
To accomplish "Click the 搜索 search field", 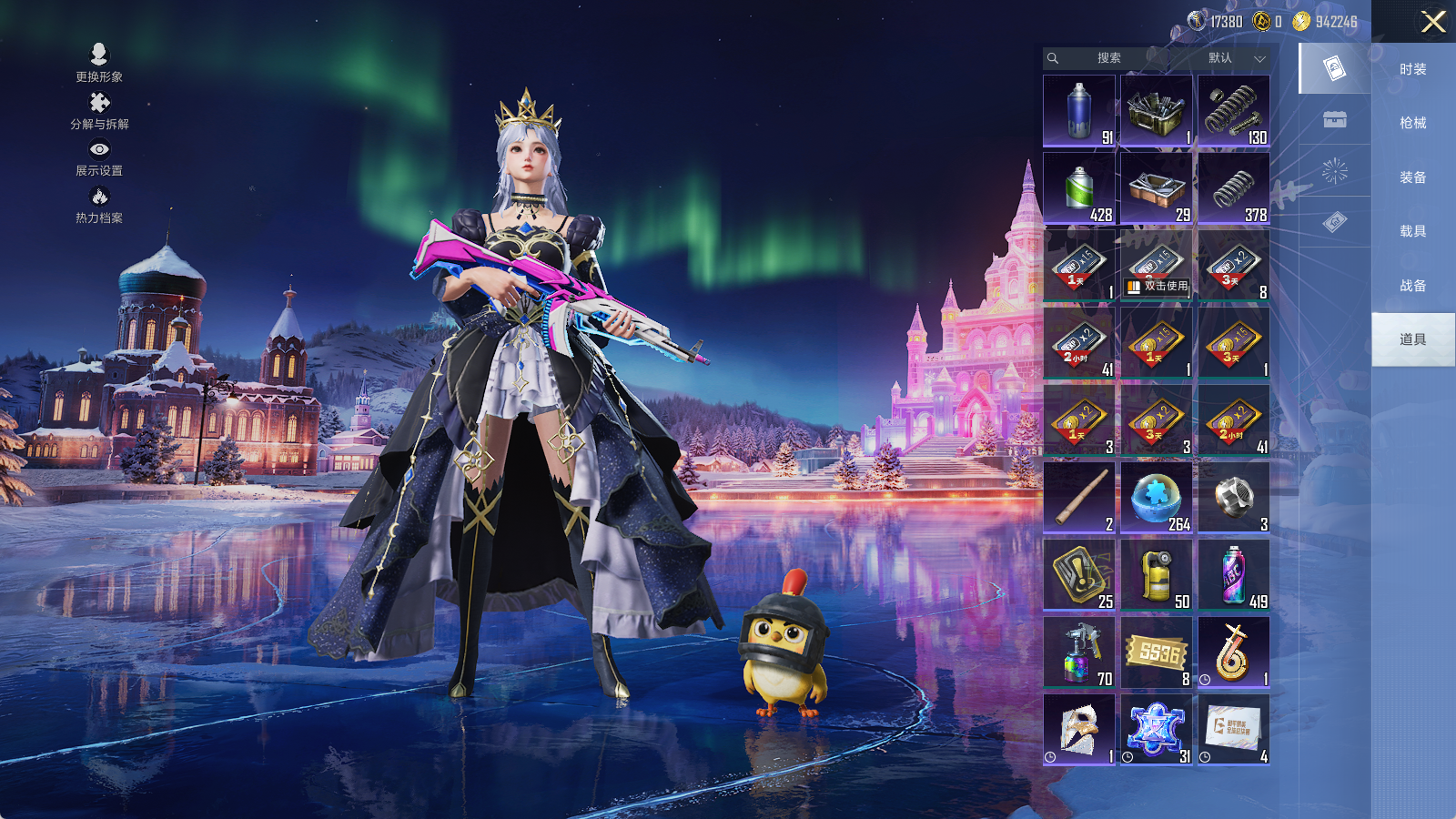I will 1107,58.
